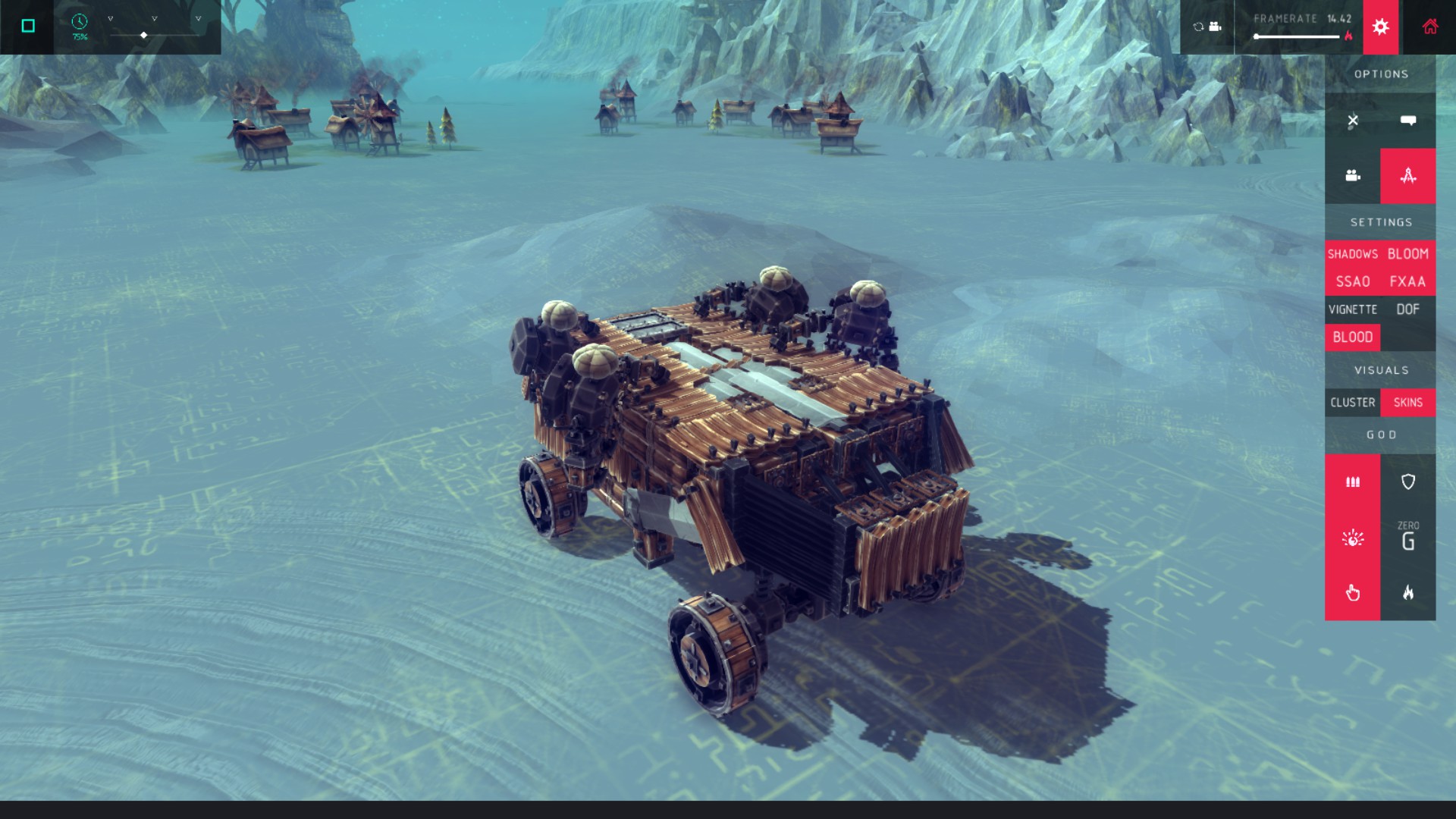Toggle SHADOWS in the settings panel
1456x819 pixels.
(1353, 254)
